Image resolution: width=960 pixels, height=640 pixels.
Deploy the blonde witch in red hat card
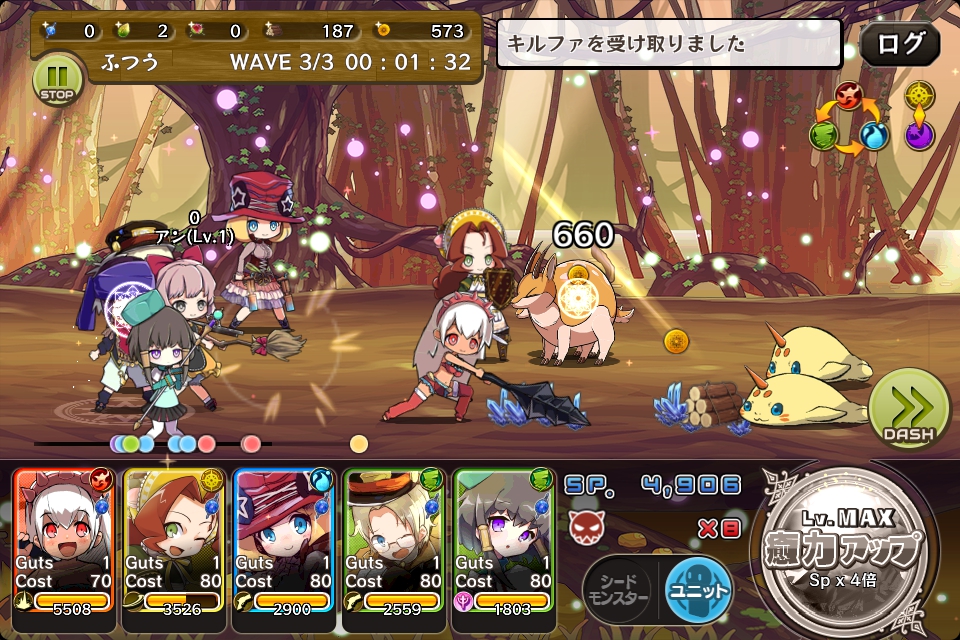[284, 540]
